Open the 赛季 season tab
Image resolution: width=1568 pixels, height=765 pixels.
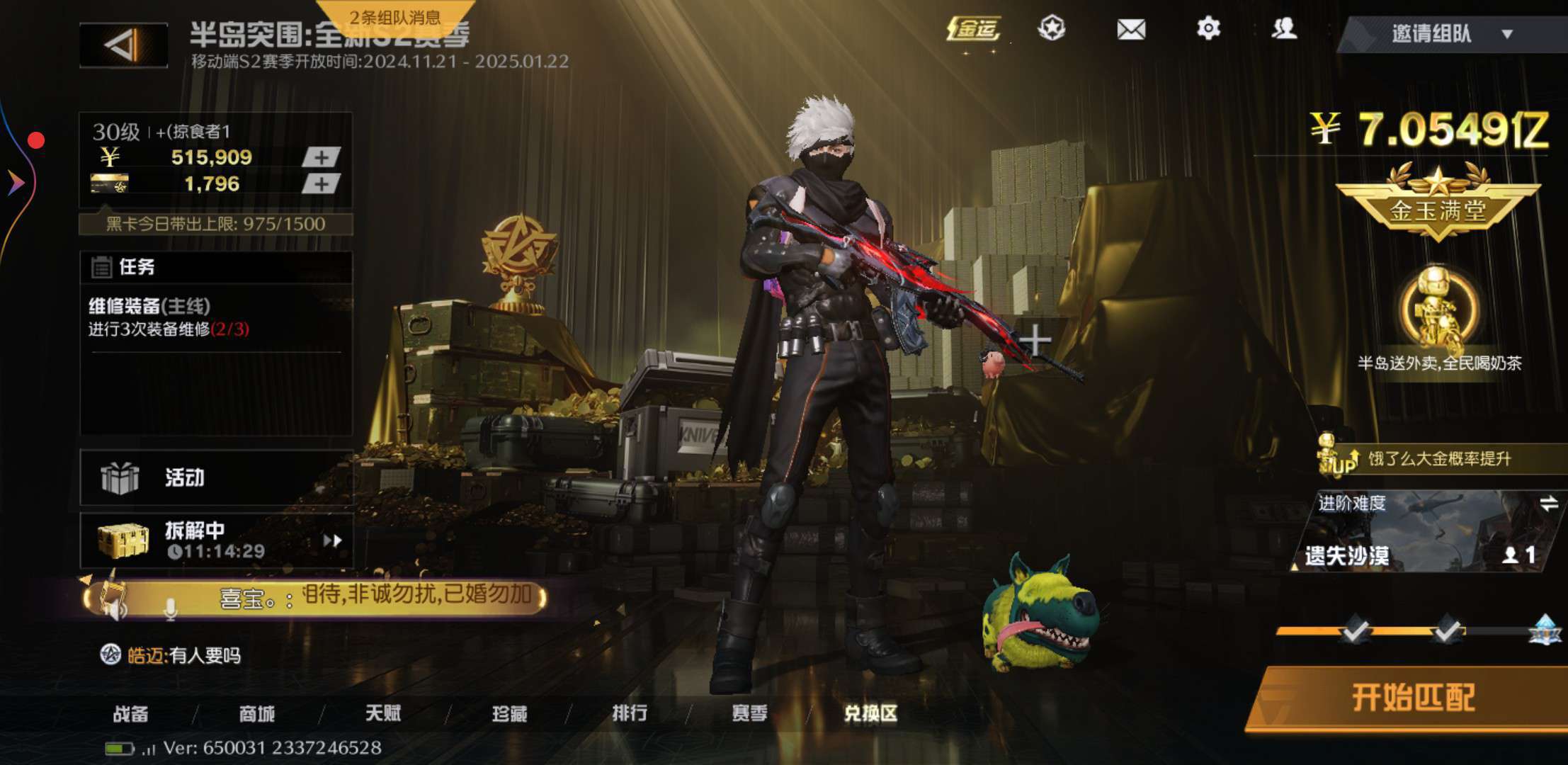point(749,713)
